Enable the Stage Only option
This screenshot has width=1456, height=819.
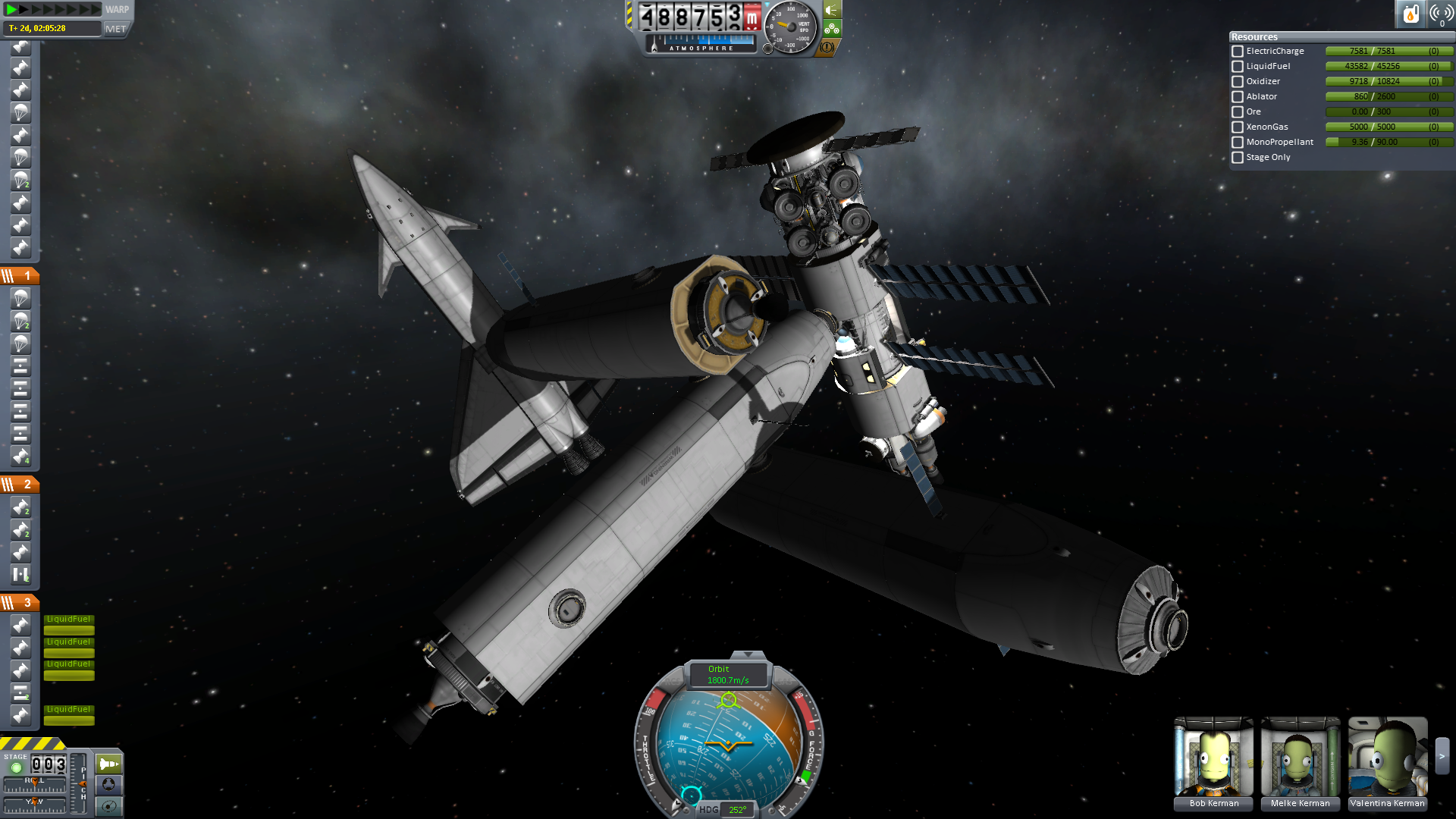point(1238,158)
